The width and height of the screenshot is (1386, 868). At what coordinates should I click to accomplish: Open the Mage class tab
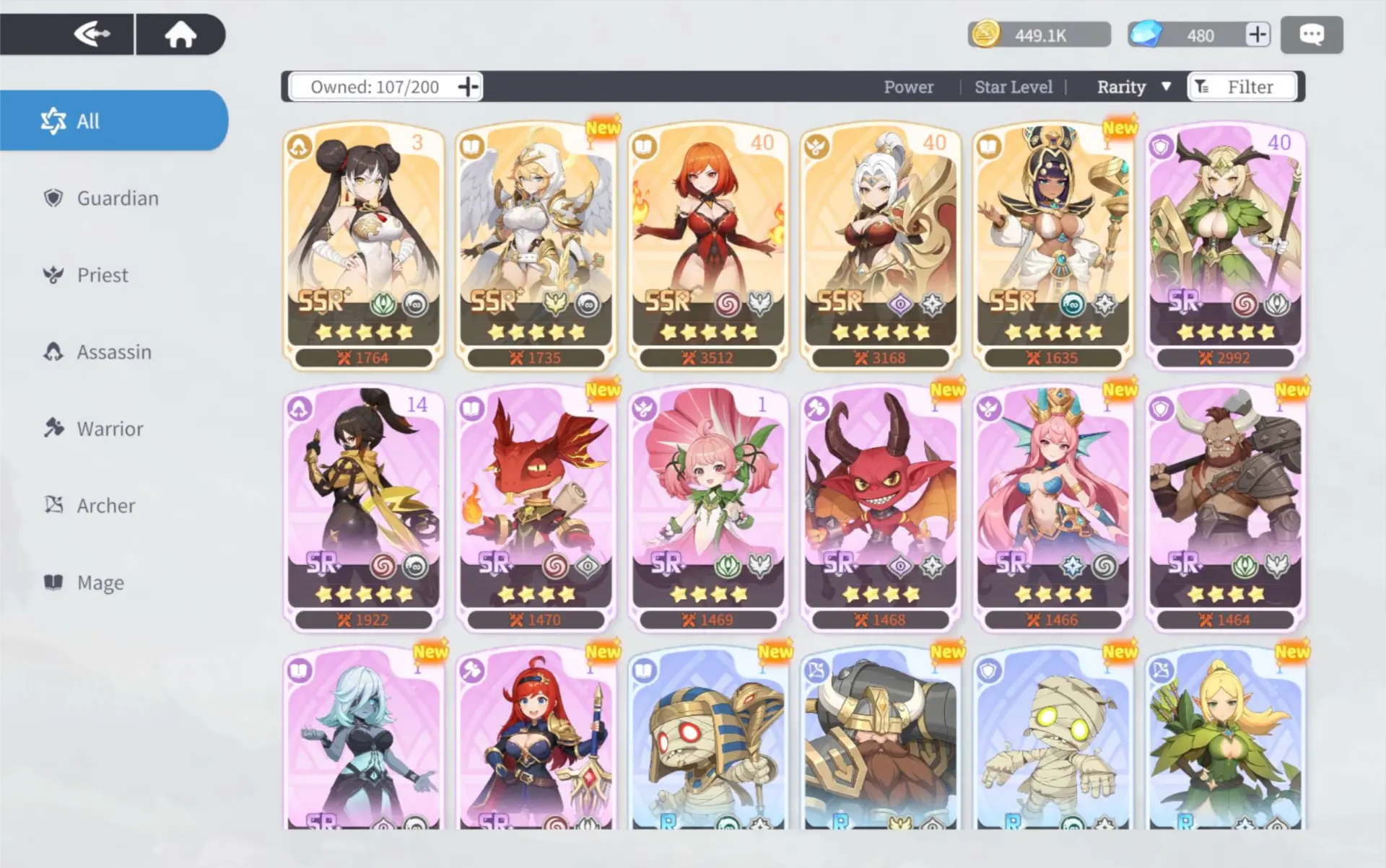point(100,582)
